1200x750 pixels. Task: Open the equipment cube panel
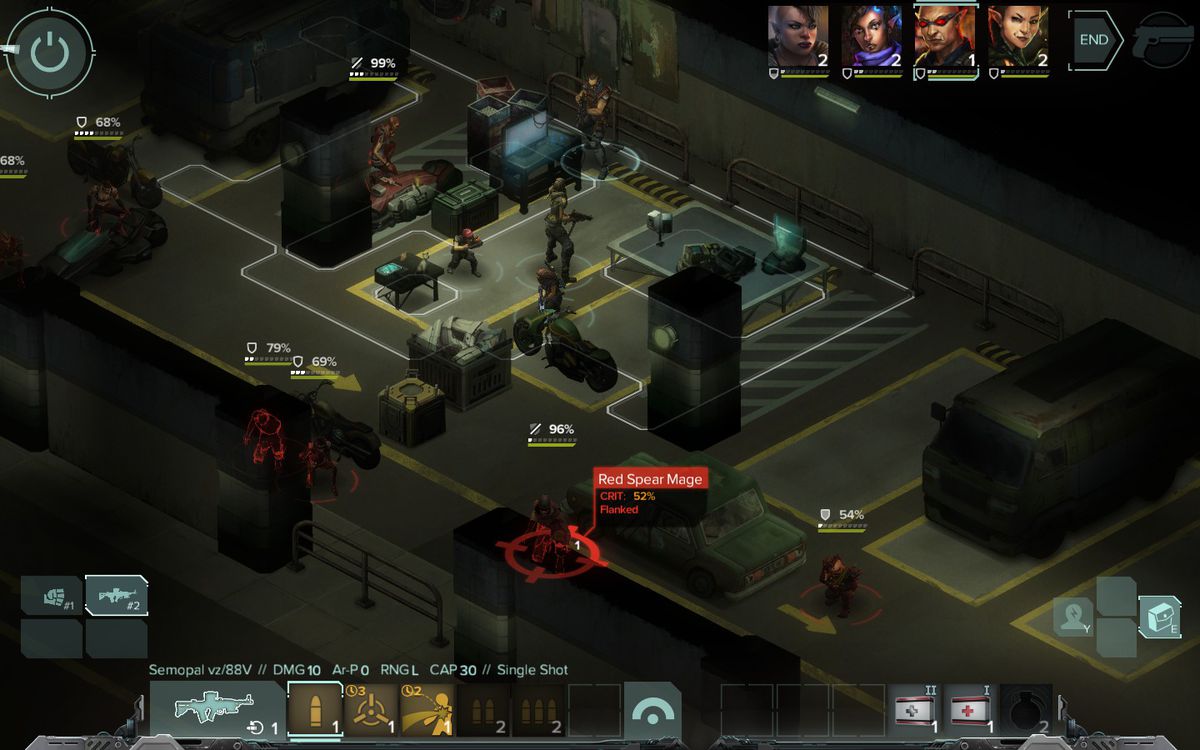(1160, 617)
